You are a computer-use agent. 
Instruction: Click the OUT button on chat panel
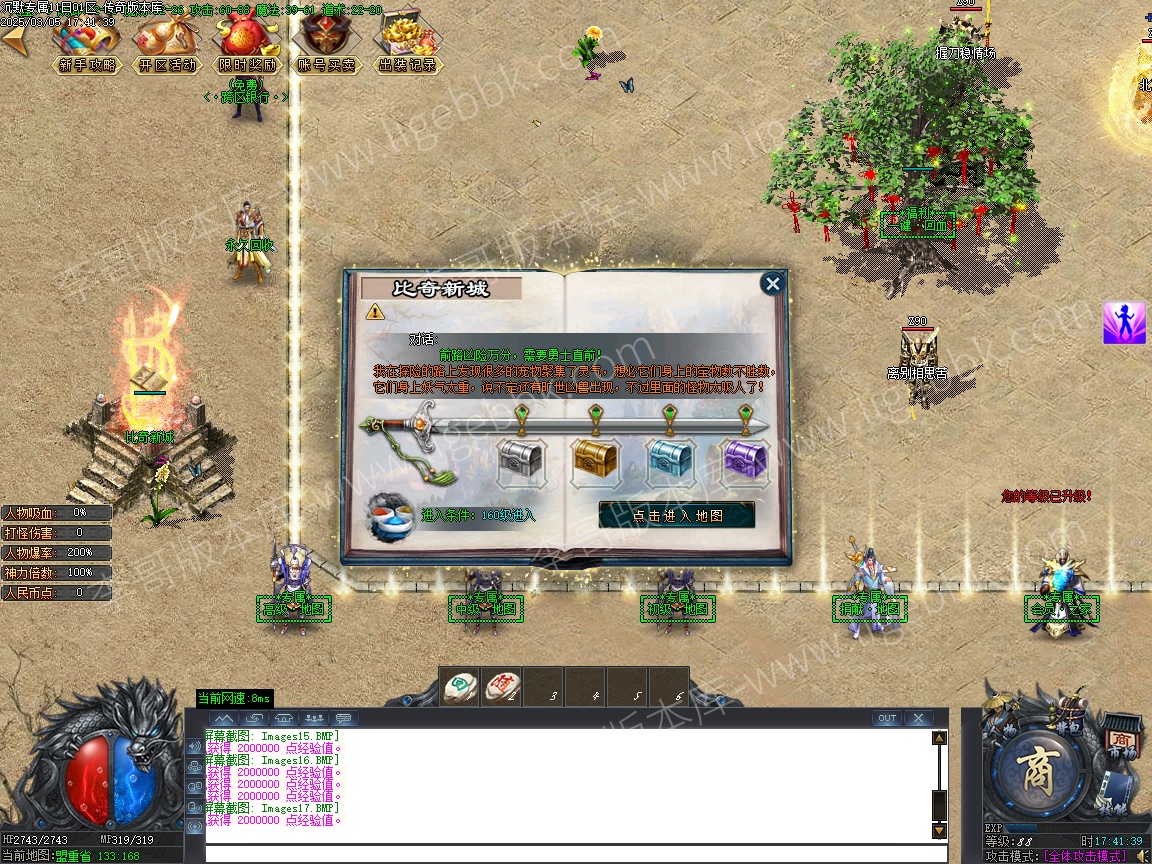[886, 718]
